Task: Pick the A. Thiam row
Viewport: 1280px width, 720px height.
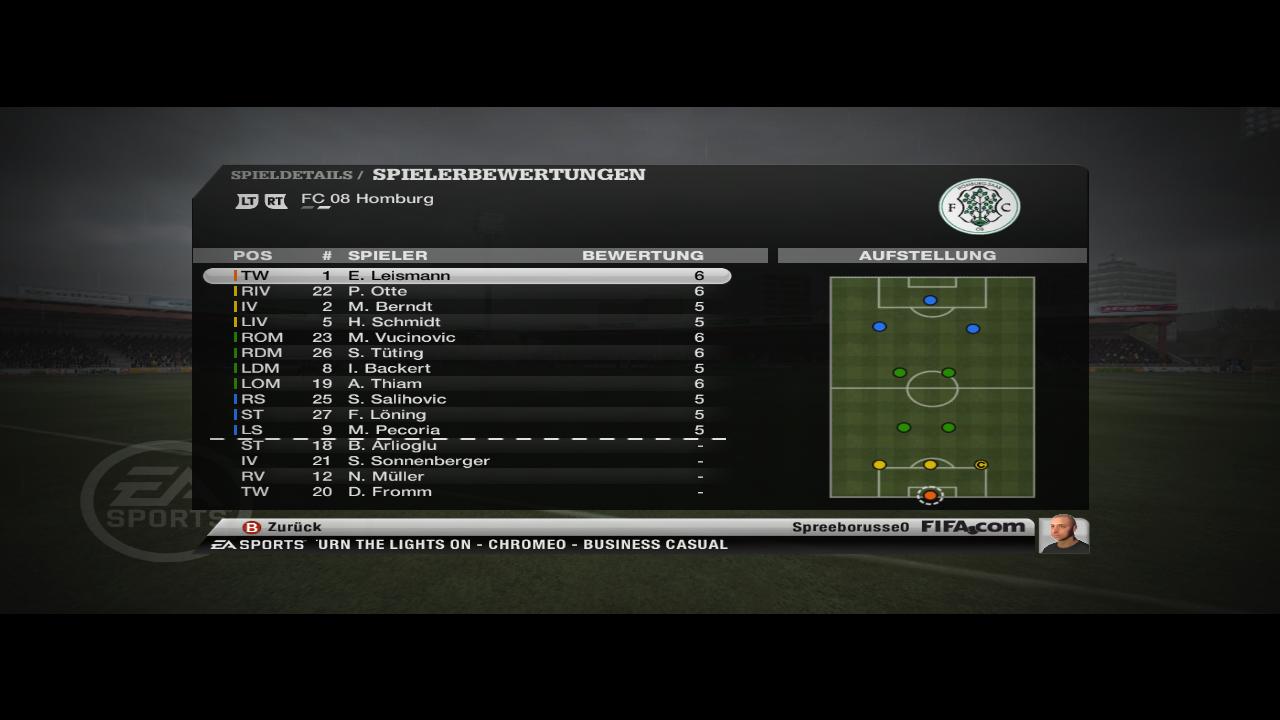Action: pos(467,384)
